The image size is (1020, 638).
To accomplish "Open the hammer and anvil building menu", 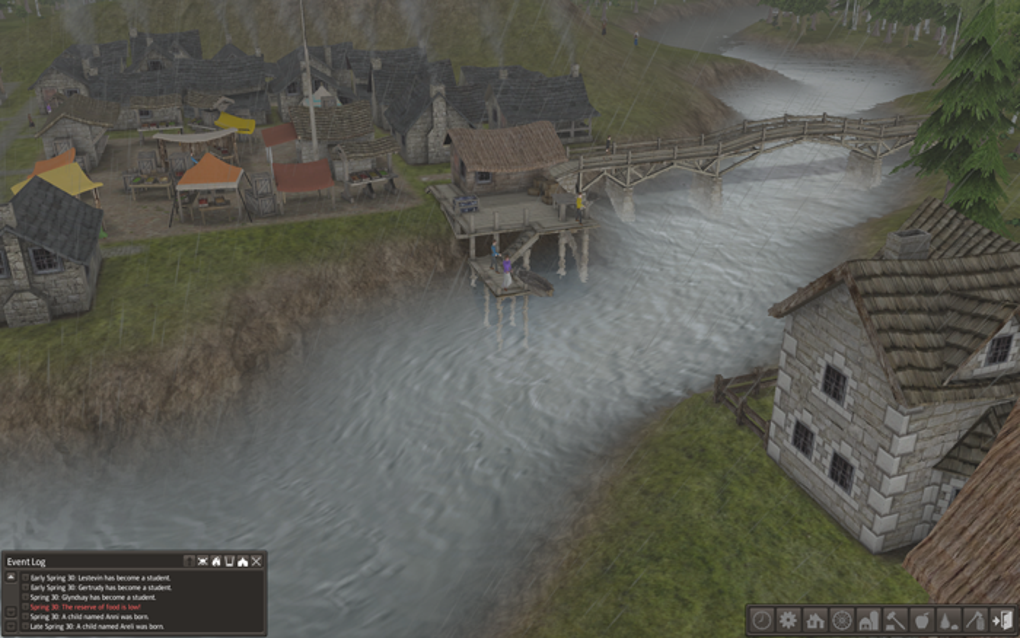I will point(895,619).
